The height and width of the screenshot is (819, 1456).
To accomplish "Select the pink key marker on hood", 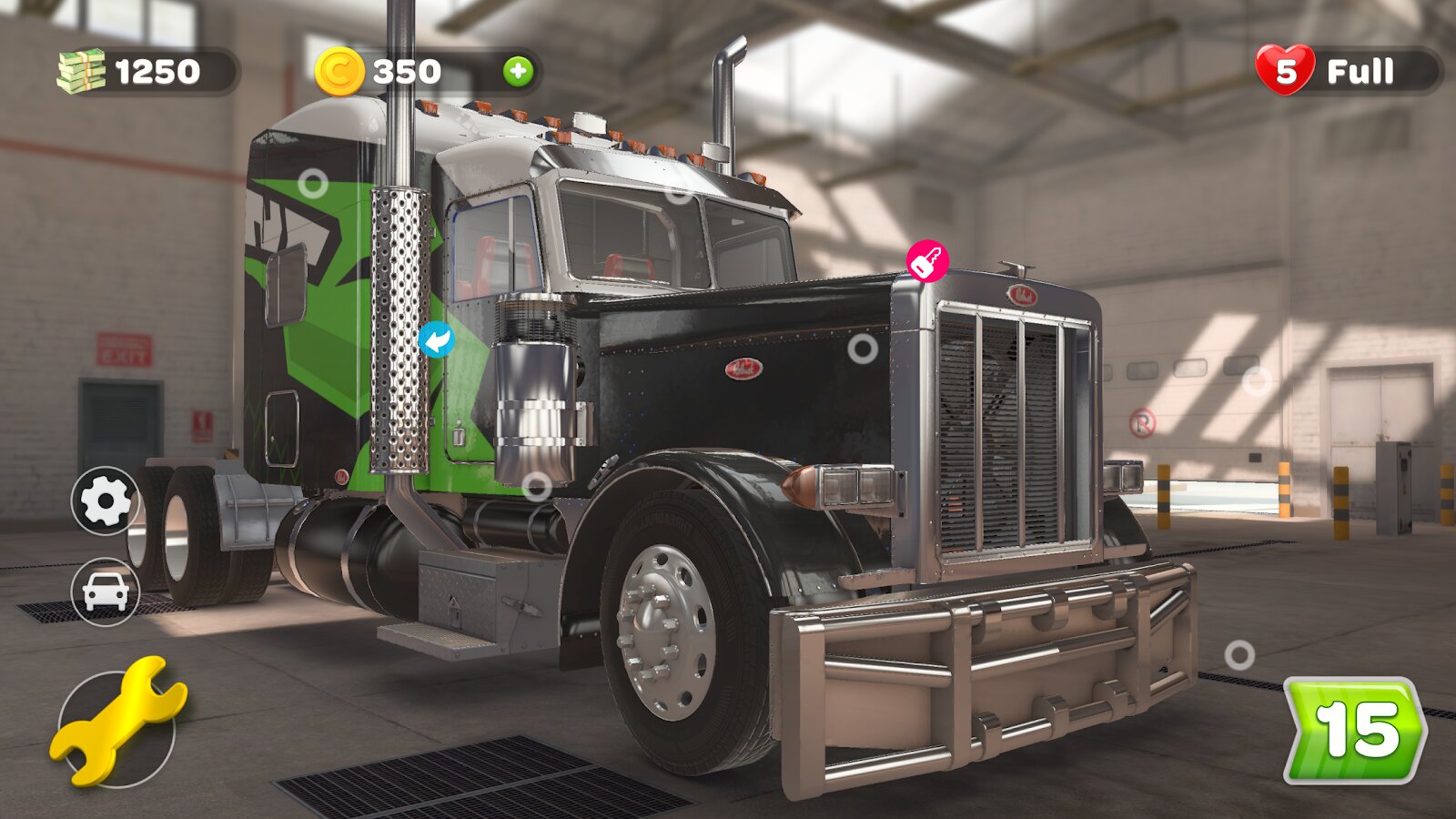I will pos(927,262).
